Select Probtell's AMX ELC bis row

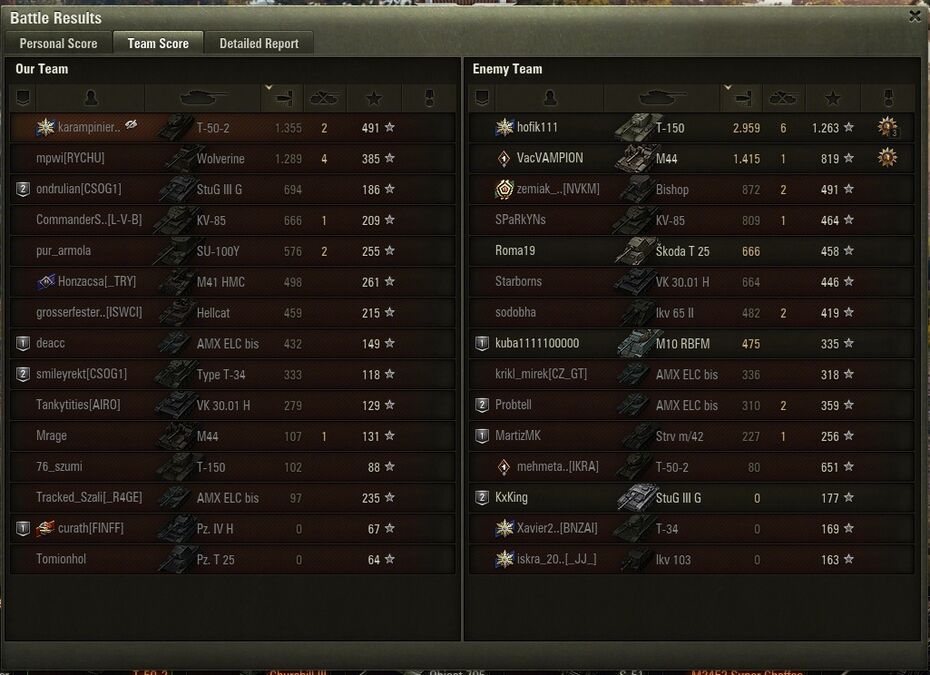[x=690, y=405]
